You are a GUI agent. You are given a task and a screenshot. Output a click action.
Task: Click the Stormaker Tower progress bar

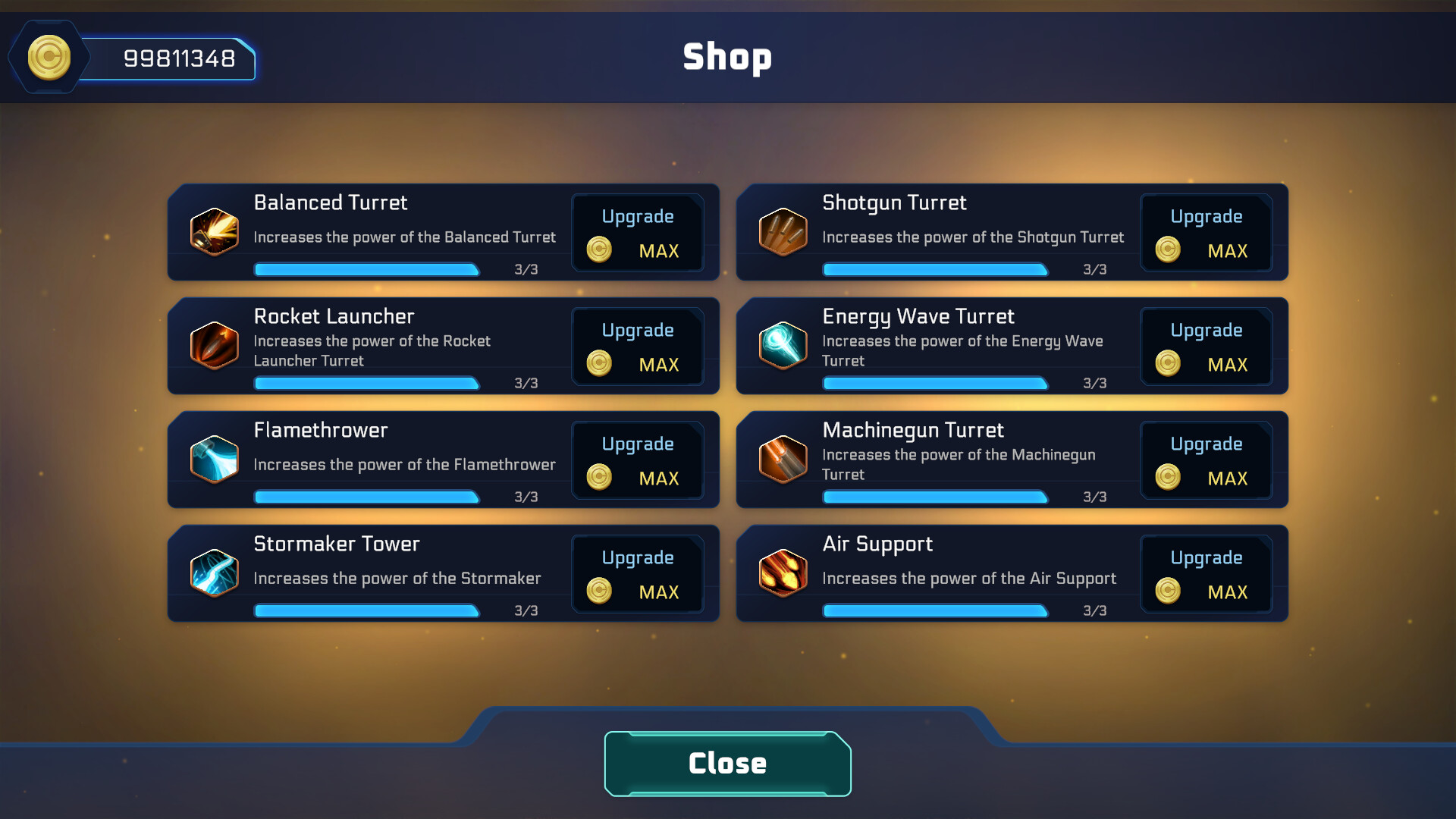[366, 610]
